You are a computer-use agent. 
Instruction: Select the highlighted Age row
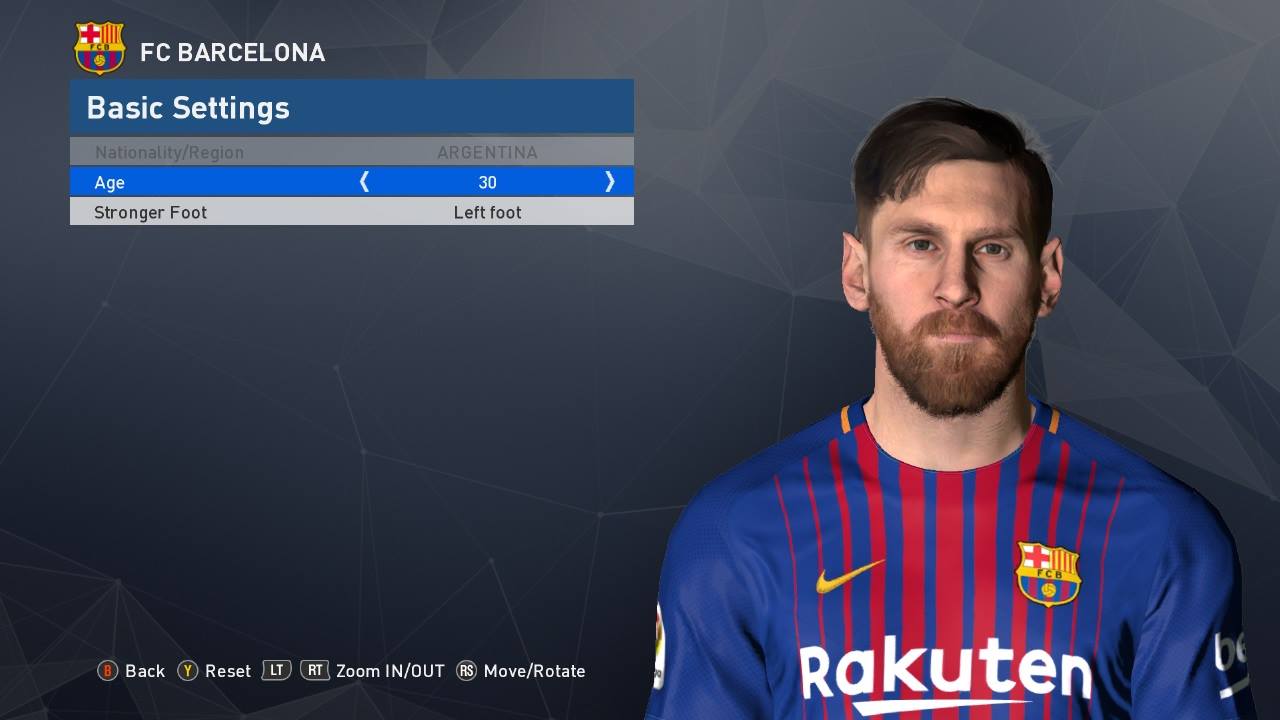point(350,182)
